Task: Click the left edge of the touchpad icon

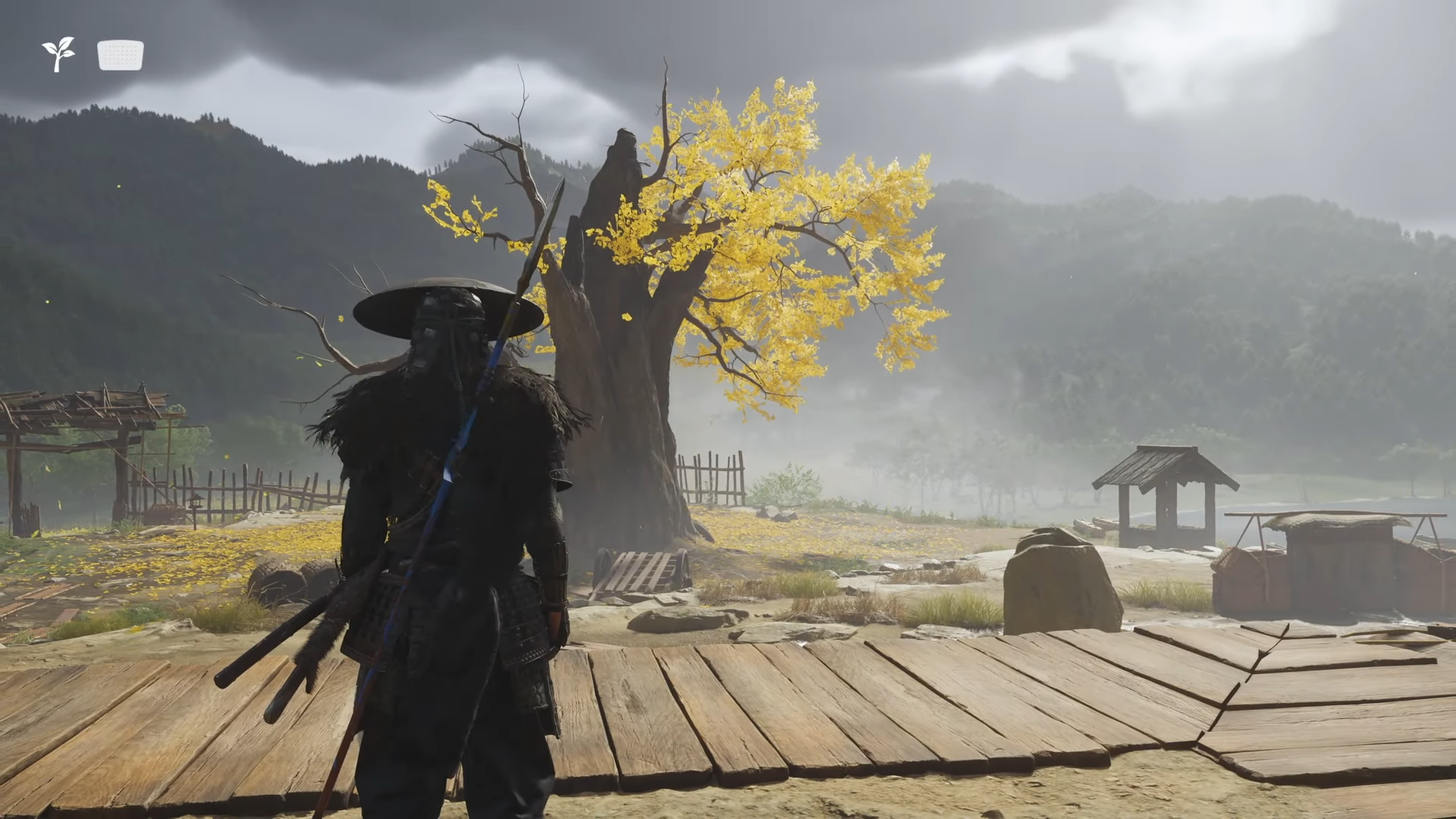Action: 99,55
